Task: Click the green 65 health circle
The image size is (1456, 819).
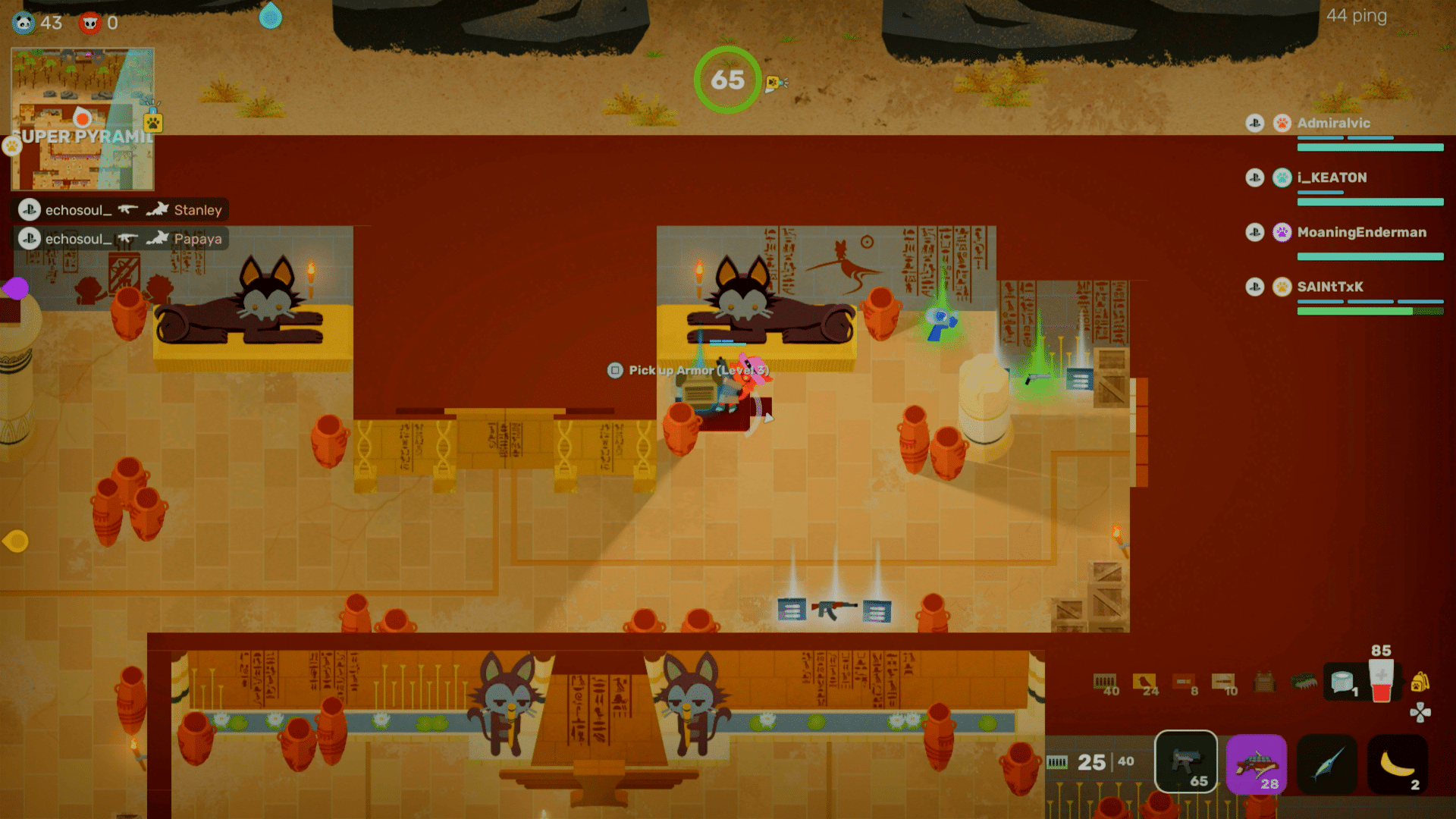Action: point(728,80)
